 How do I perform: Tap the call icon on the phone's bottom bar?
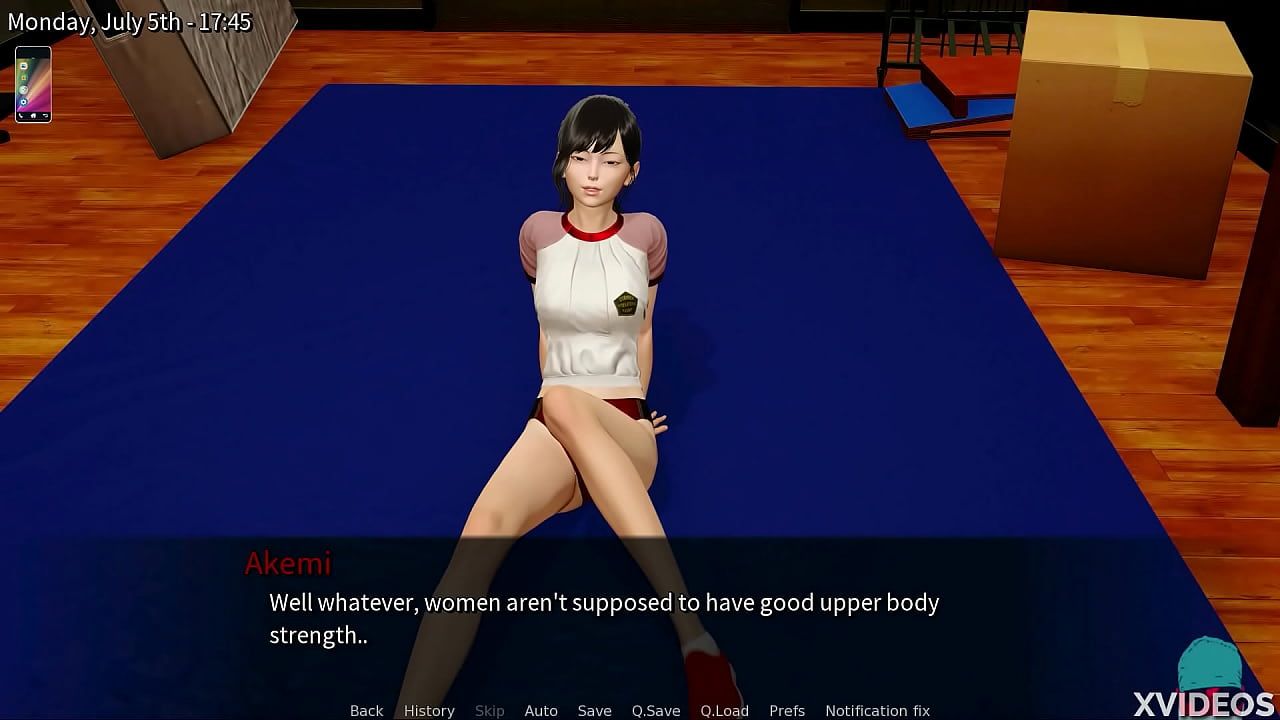point(20,116)
